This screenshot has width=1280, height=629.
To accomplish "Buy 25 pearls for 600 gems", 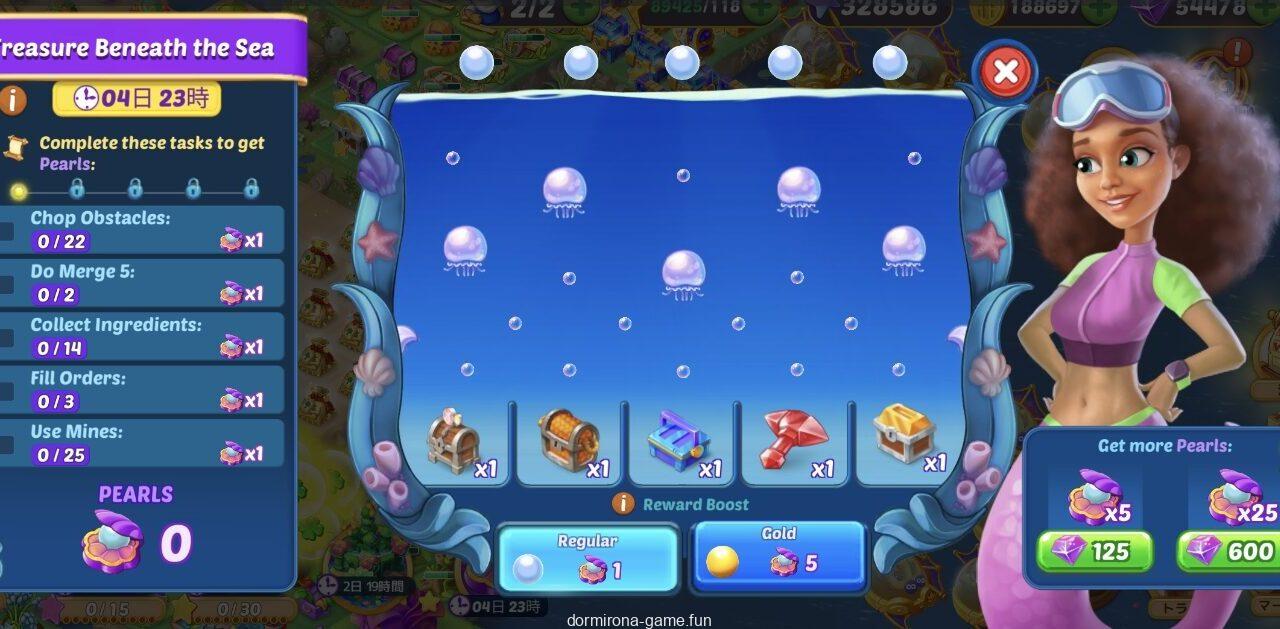I will point(1229,551).
